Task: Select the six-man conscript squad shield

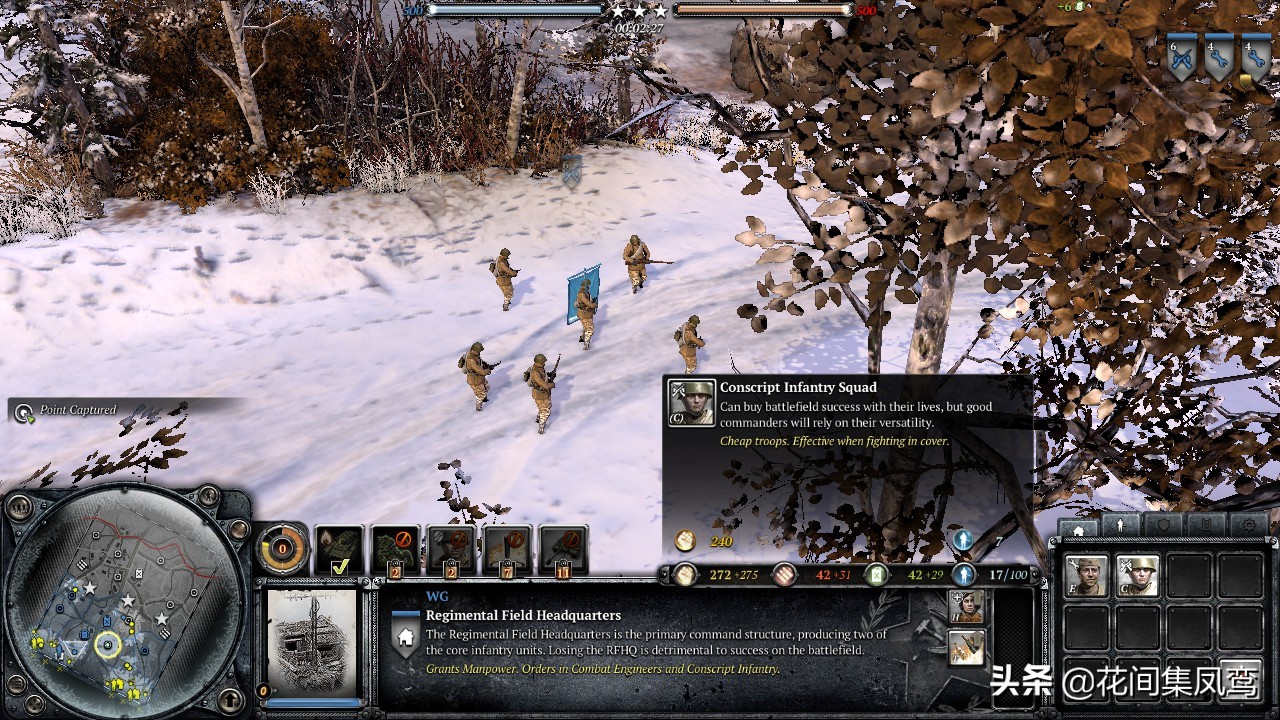Action: click(1181, 59)
